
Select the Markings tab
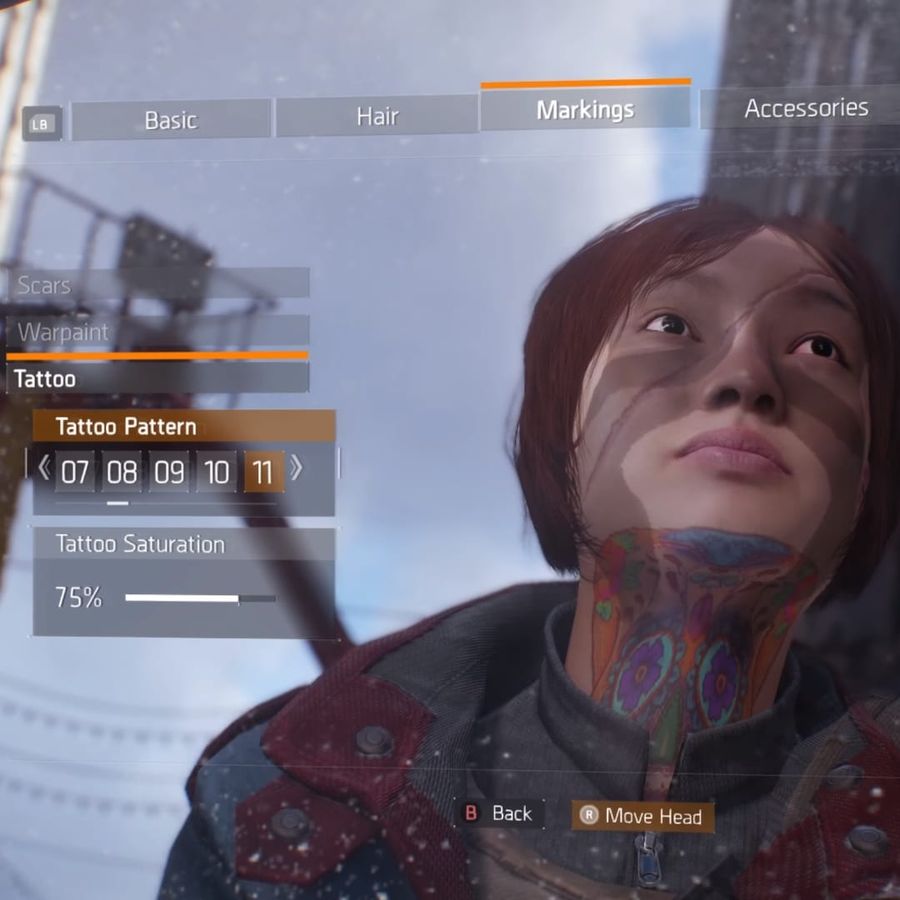point(585,110)
